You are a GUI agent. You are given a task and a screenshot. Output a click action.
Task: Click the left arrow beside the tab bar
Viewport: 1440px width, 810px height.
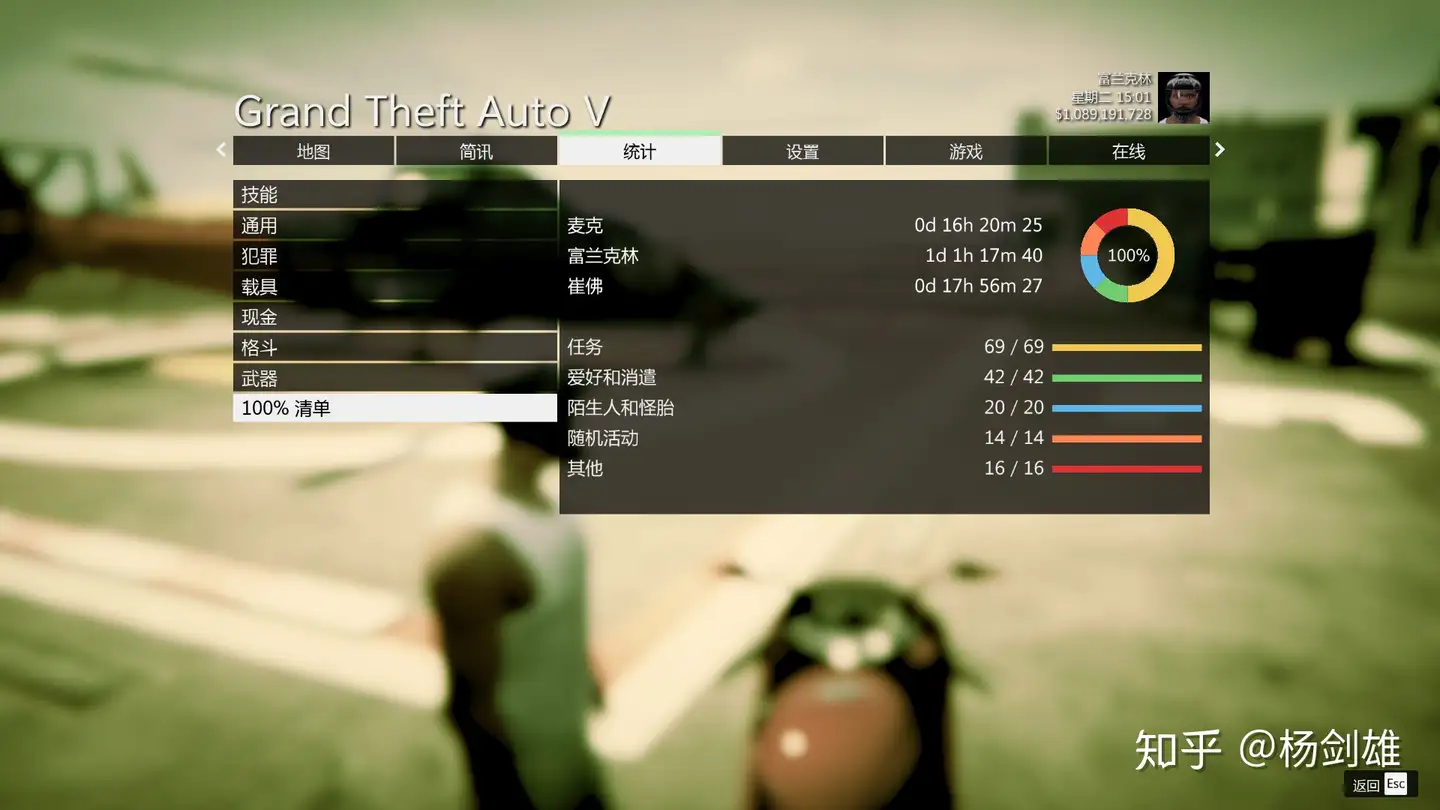221,148
